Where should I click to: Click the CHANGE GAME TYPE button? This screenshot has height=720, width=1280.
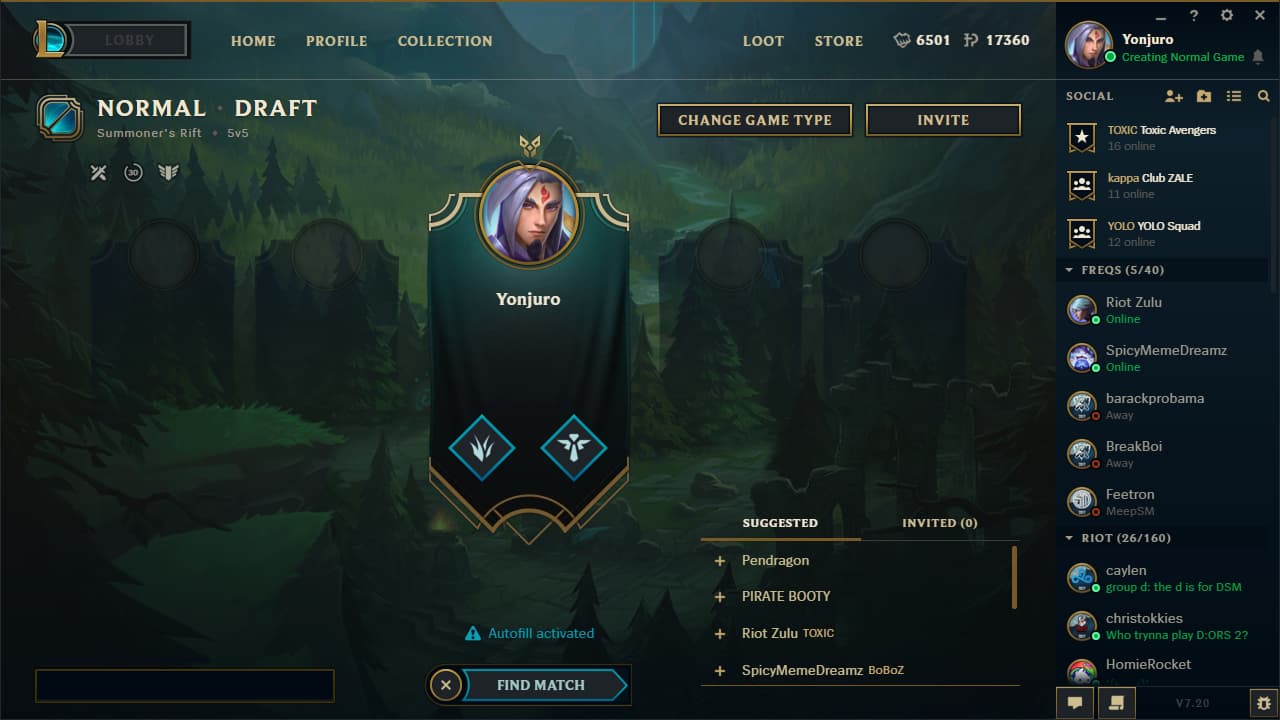[x=754, y=120]
